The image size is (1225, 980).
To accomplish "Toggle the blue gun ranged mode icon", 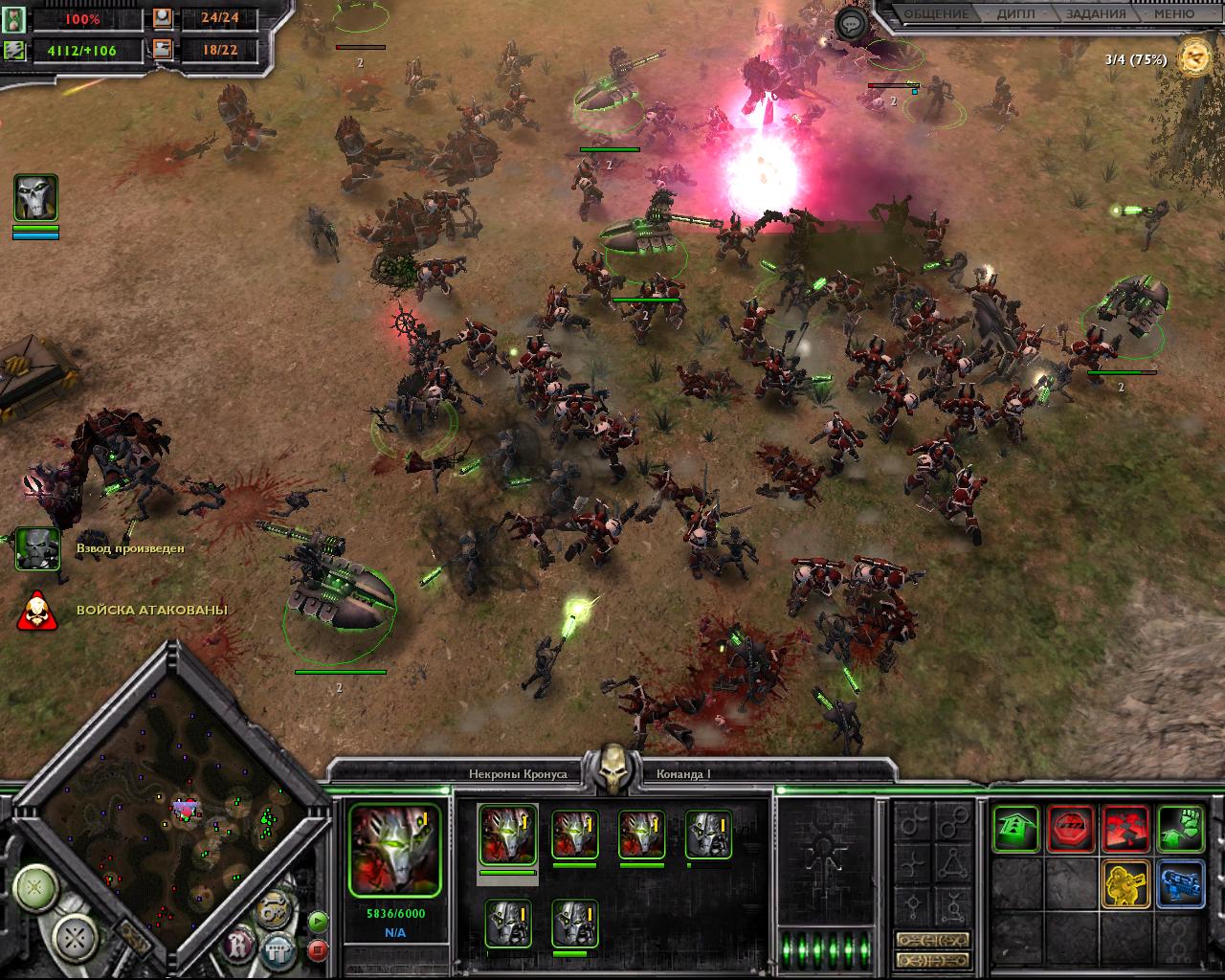I will pos(1181,883).
